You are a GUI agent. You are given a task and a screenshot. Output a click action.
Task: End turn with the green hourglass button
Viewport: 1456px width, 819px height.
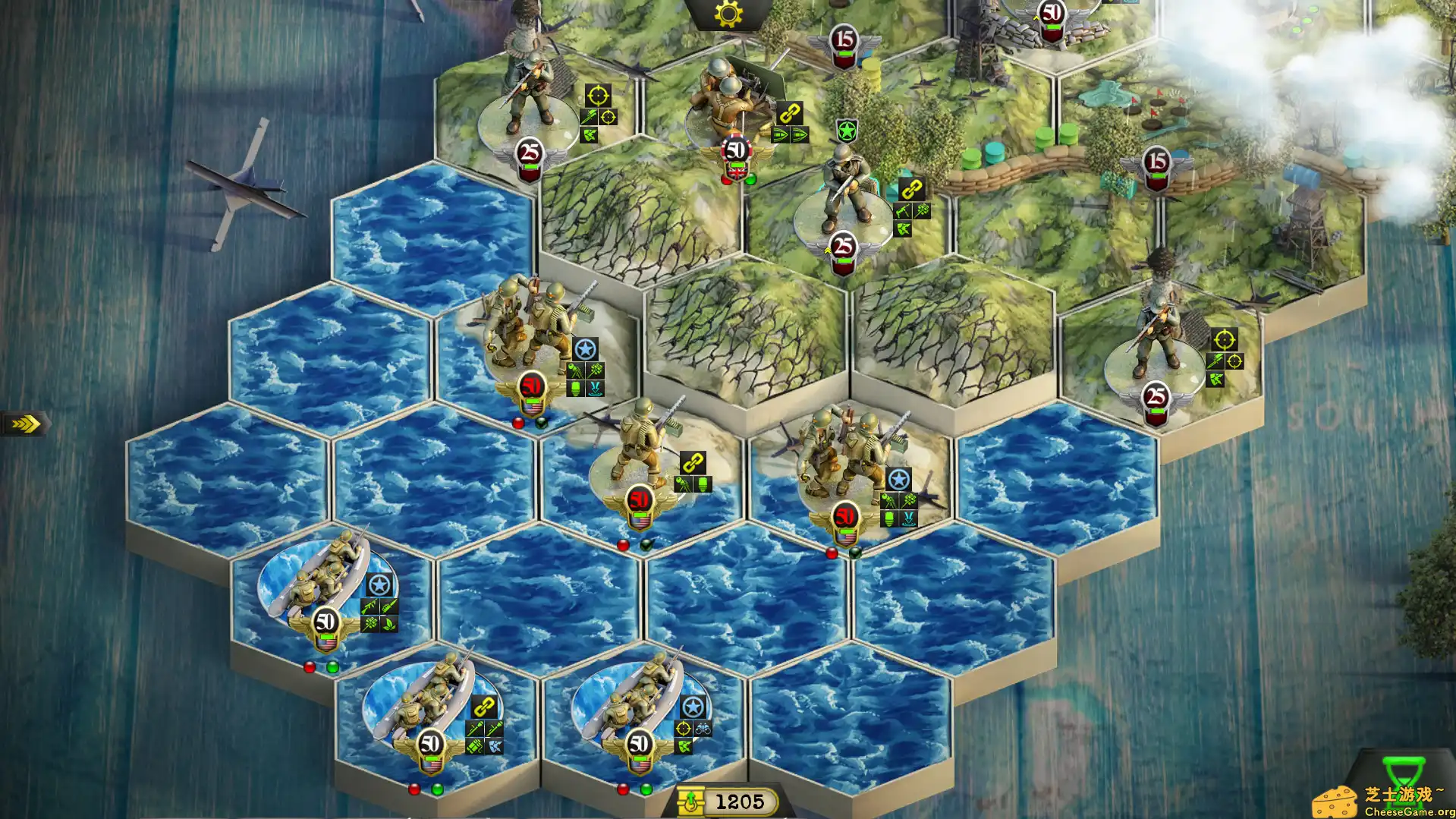click(x=1402, y=774)
